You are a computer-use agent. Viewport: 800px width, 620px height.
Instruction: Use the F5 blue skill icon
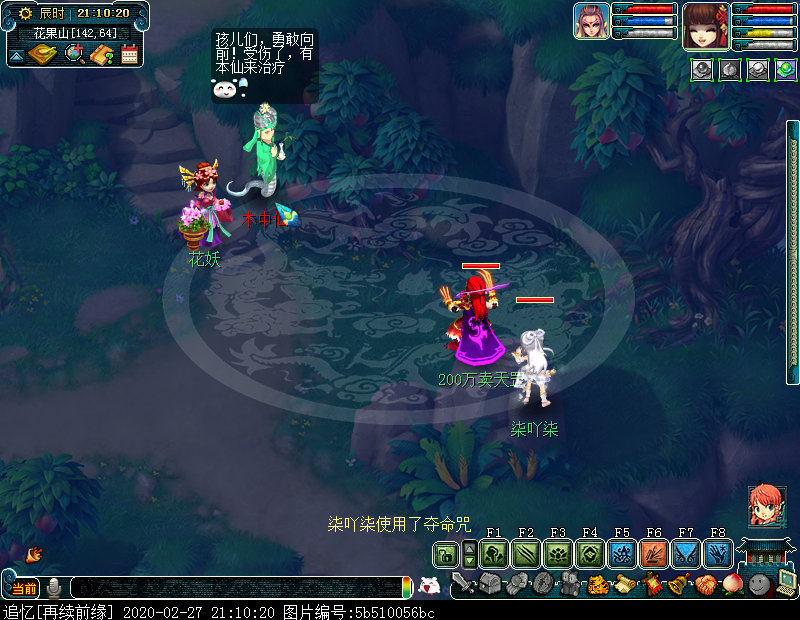click(x=622, y=554)
